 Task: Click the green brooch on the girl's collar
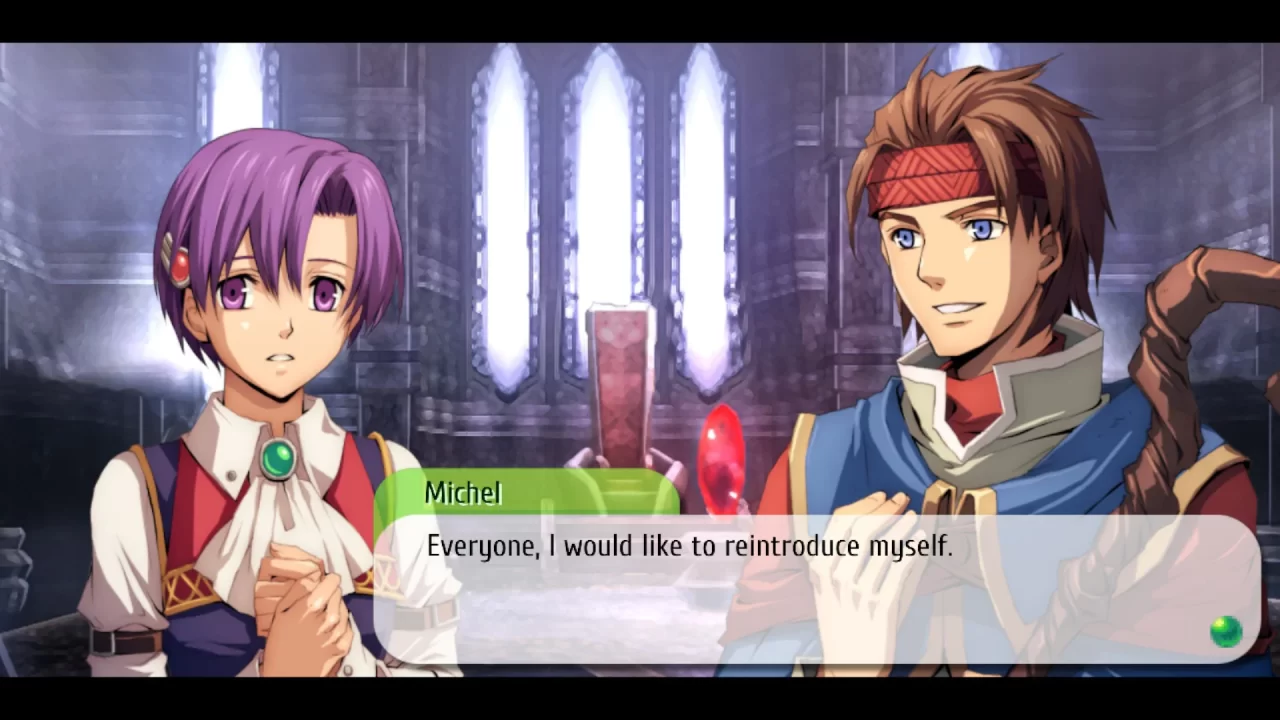coord(278,457)
